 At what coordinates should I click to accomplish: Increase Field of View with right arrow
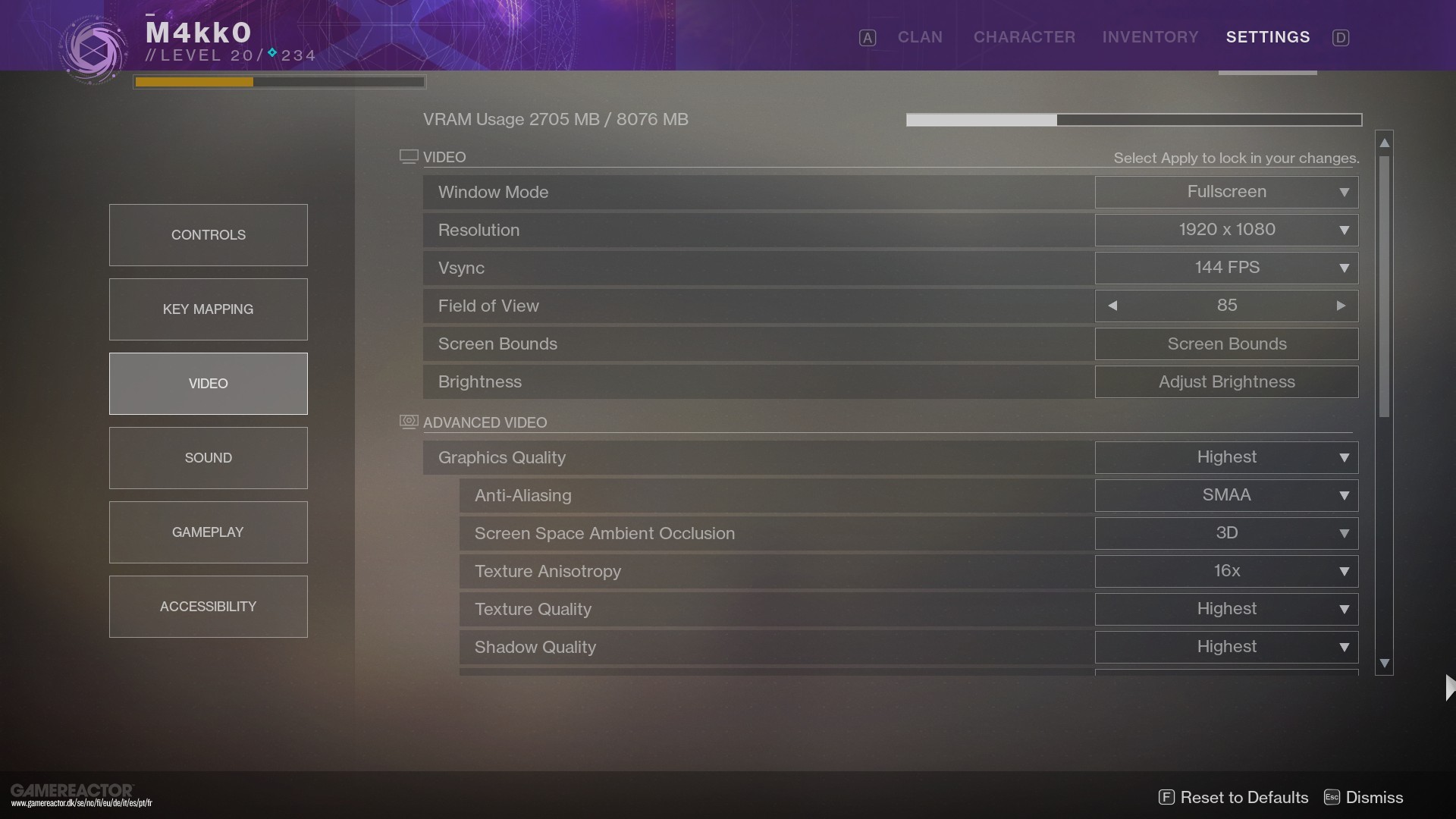click(1341, 306)
